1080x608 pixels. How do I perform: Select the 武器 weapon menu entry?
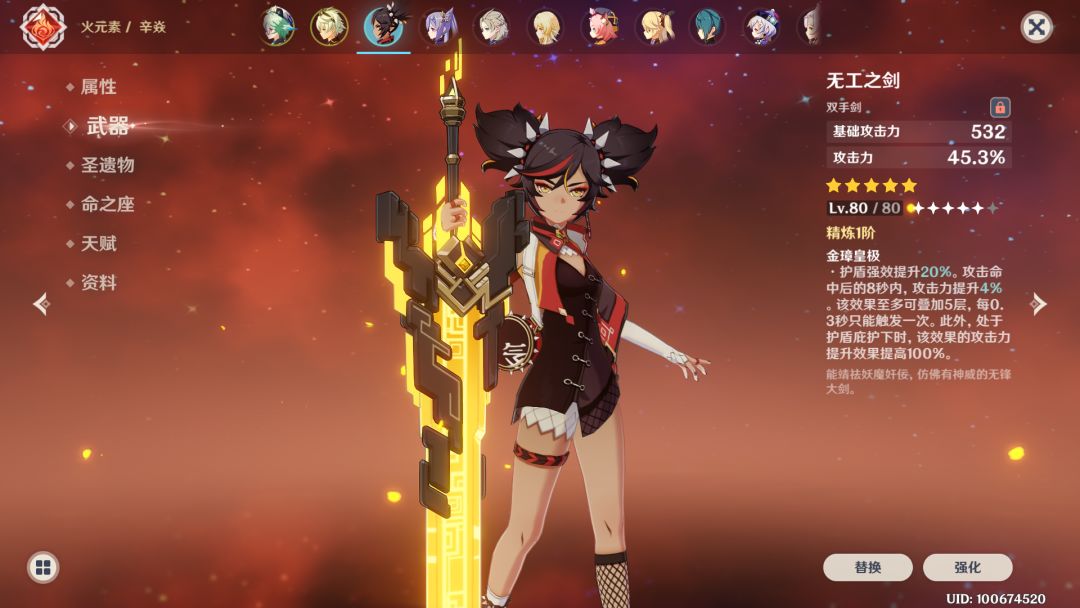coord(107,126)
